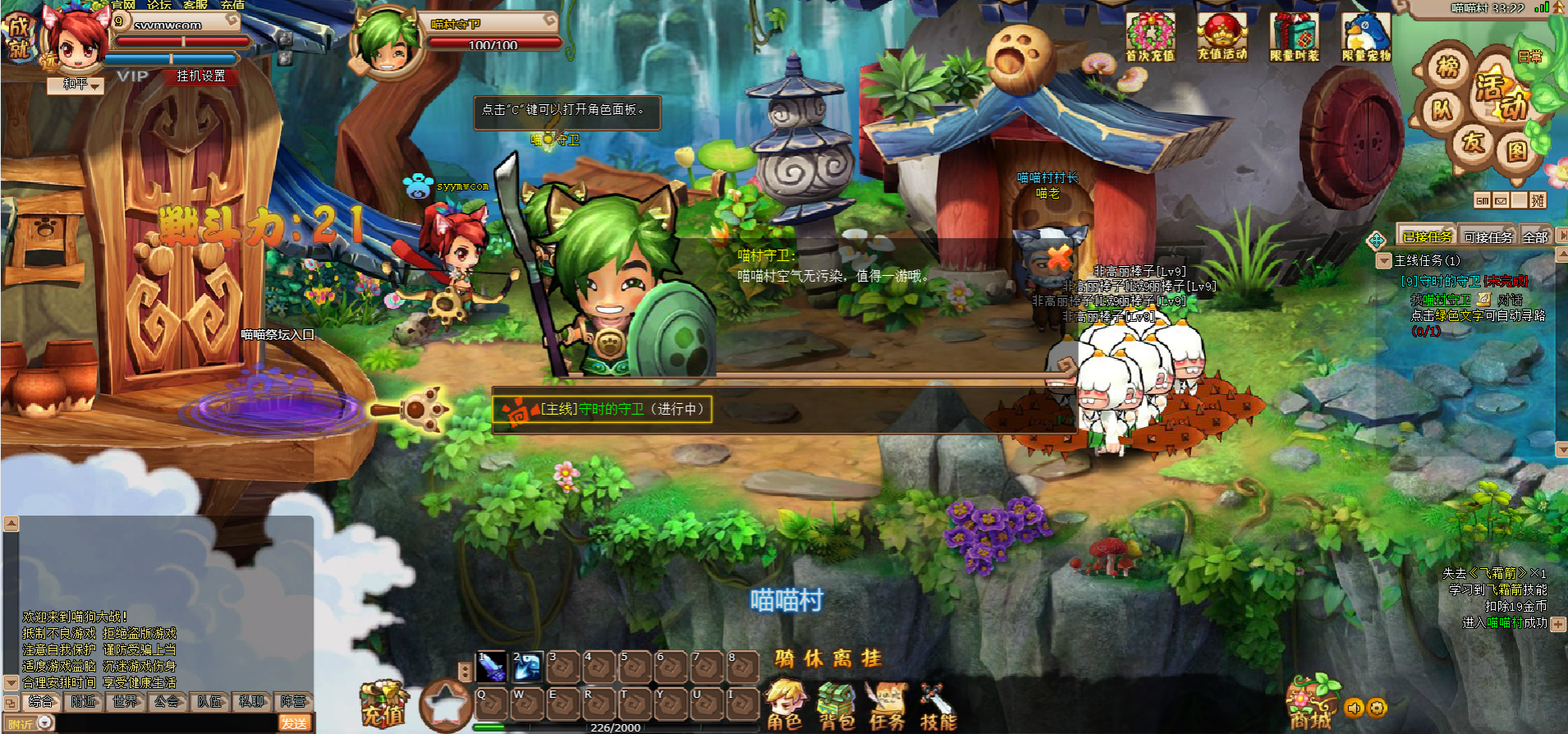Open the 任务 quest log
Screen dimensions: 1568x734
[x=887, y=706]
